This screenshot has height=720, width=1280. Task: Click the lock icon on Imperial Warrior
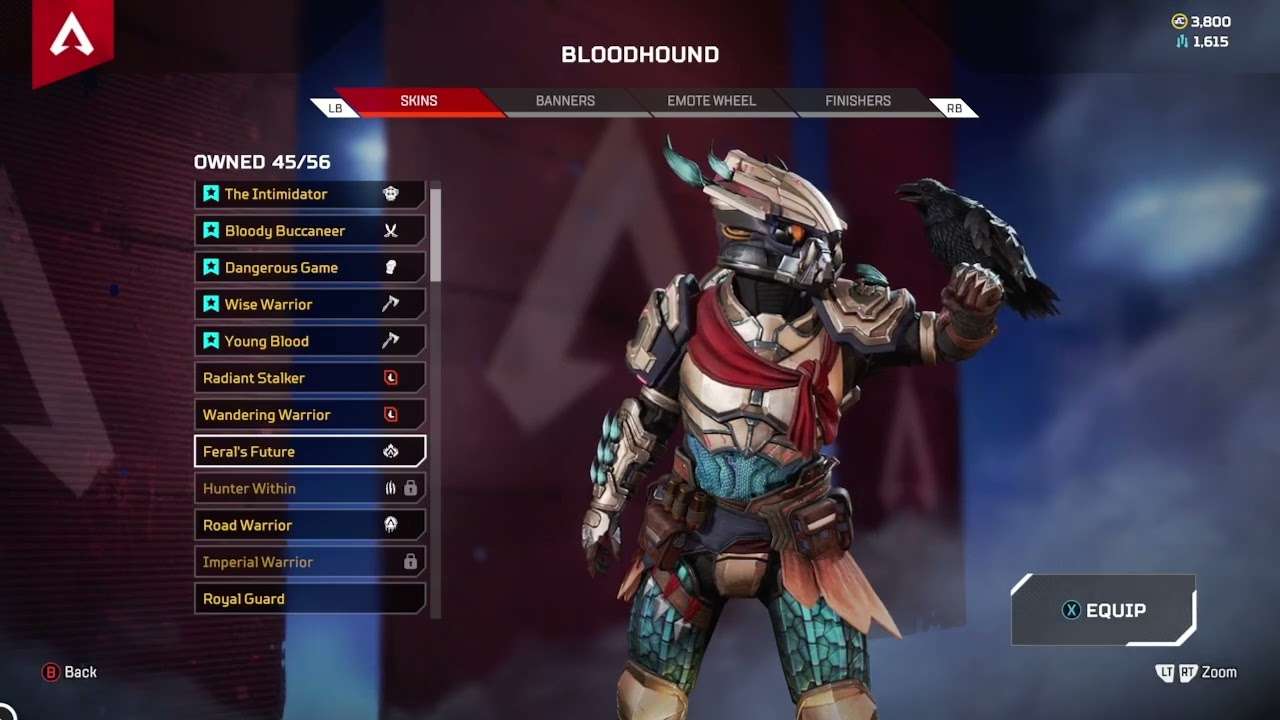coord(409,561)
